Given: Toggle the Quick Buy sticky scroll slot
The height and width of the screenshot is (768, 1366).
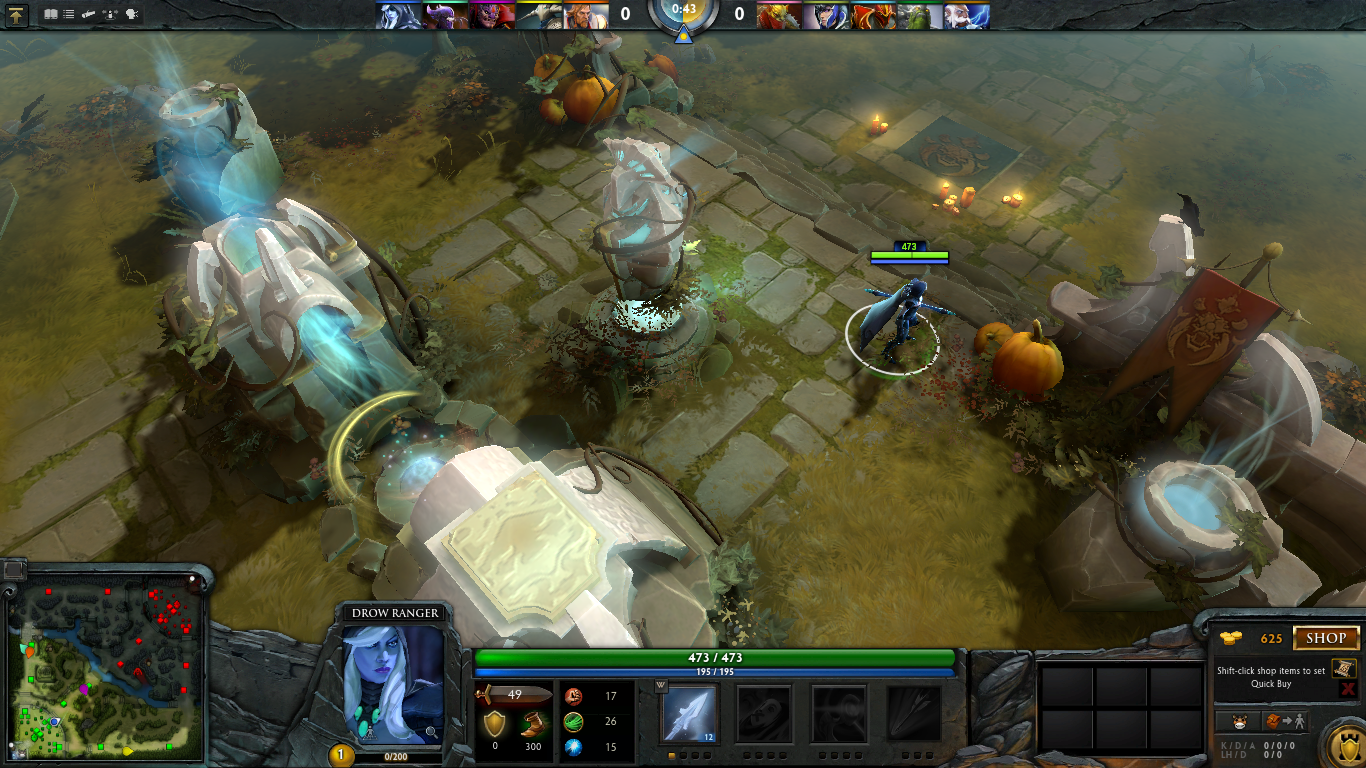Looking at the screenshot, I should [x=1344, y=669].
